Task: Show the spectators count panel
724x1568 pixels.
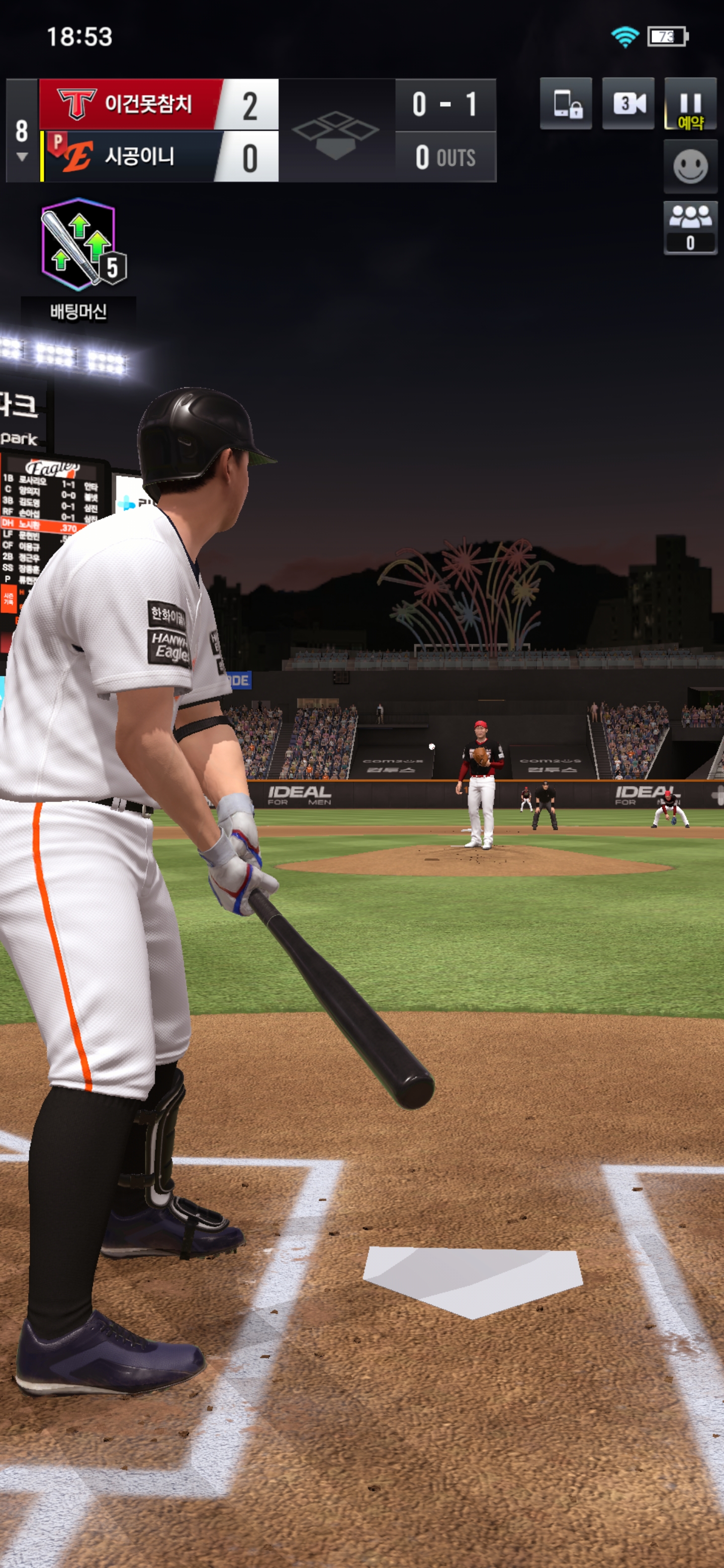Action: [690, 228]
